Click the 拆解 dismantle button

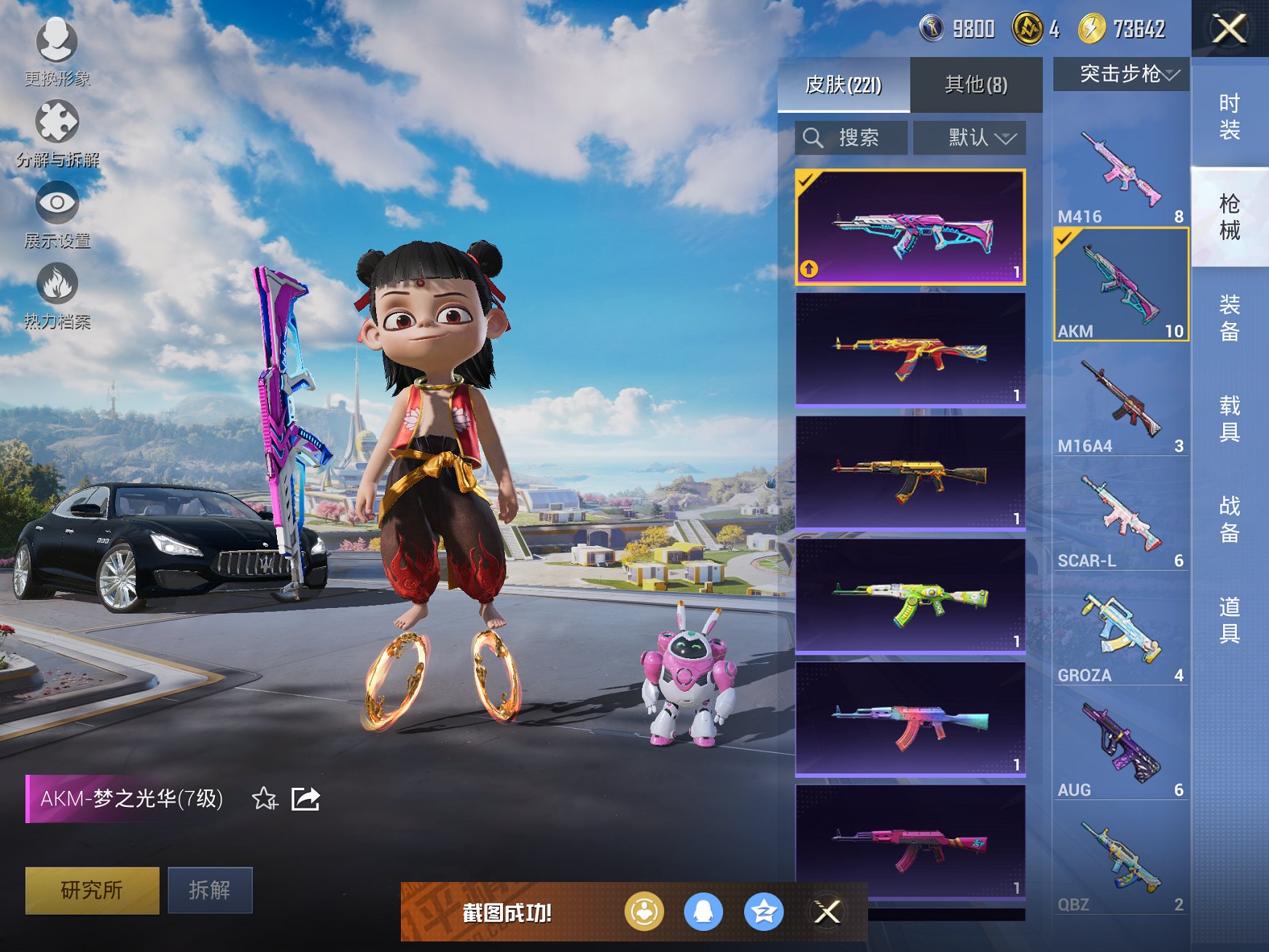pyautogui.click(x=210, y=890)
